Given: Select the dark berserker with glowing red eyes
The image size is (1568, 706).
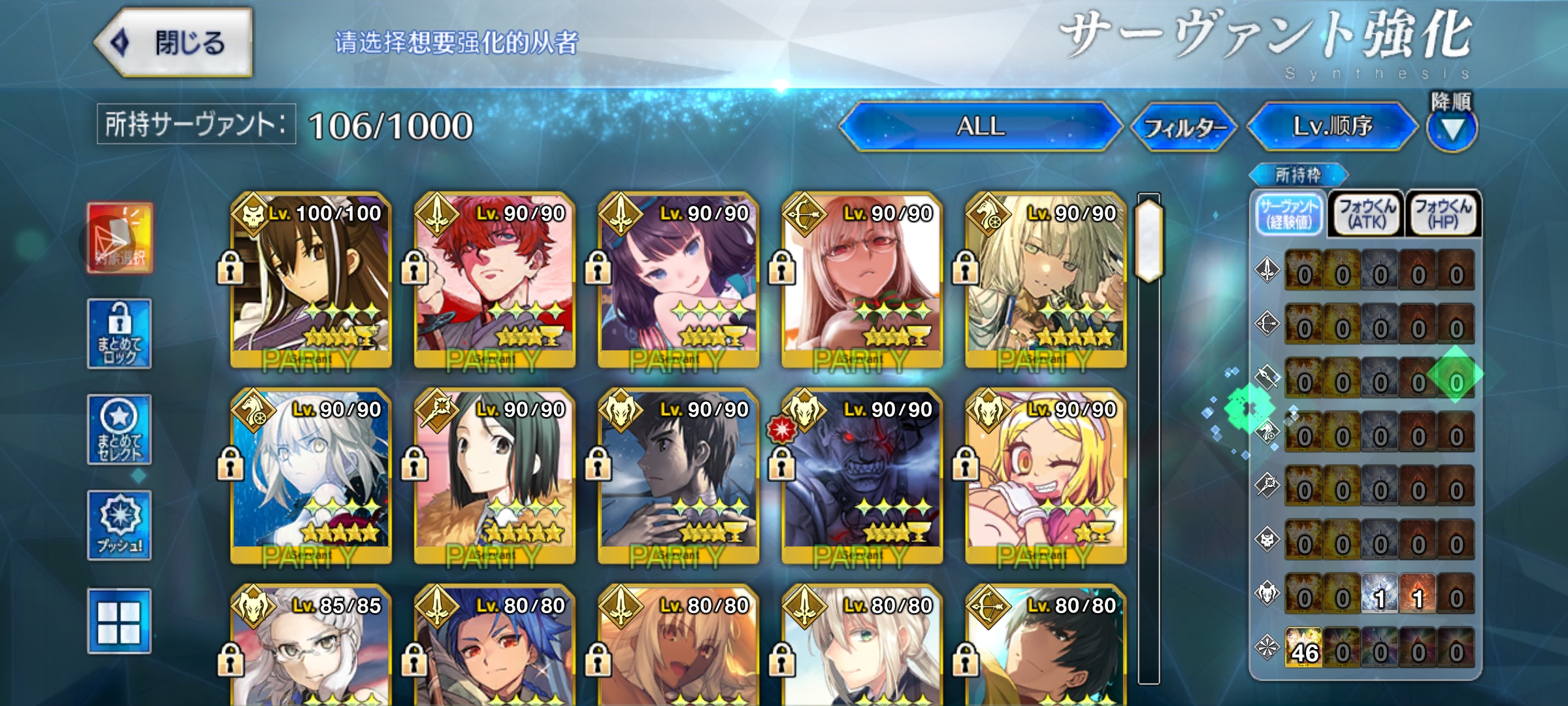Looking at the screenshot, I should (x=862, y=476).
